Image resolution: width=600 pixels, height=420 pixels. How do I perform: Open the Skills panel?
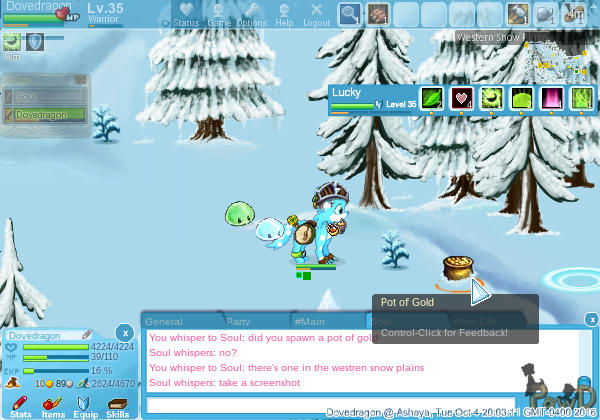[x=117, y=405]
